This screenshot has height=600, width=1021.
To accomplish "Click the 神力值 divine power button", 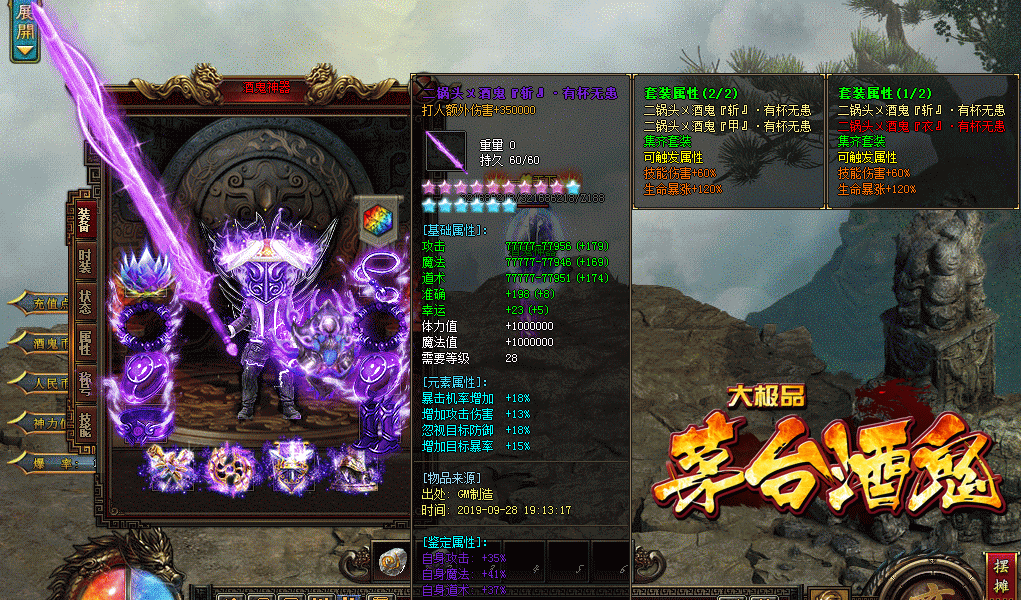I will (x=48, y=423).
